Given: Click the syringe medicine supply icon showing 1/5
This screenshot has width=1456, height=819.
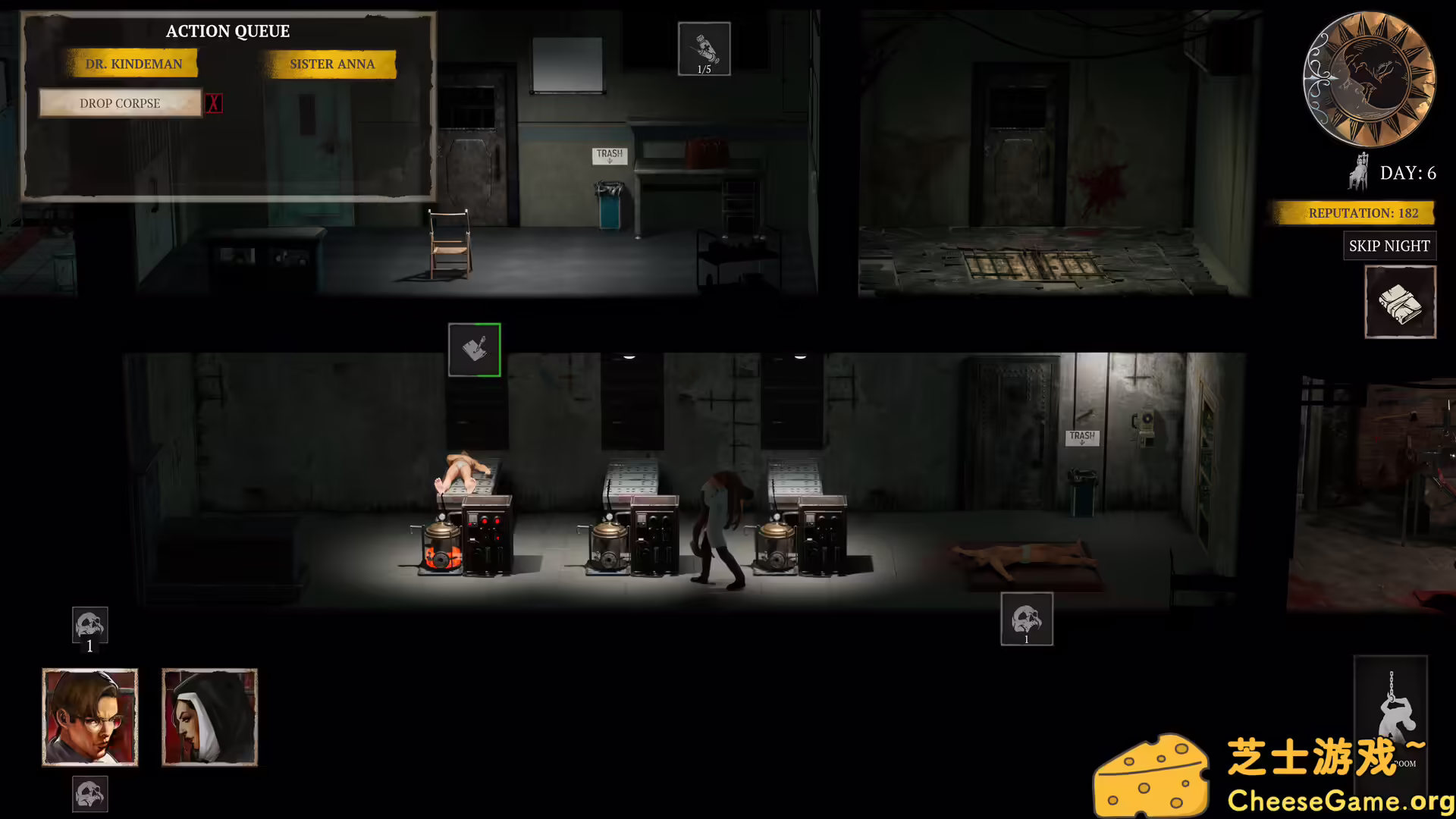Looking at the screenshot, I should [x=704, y=49].
